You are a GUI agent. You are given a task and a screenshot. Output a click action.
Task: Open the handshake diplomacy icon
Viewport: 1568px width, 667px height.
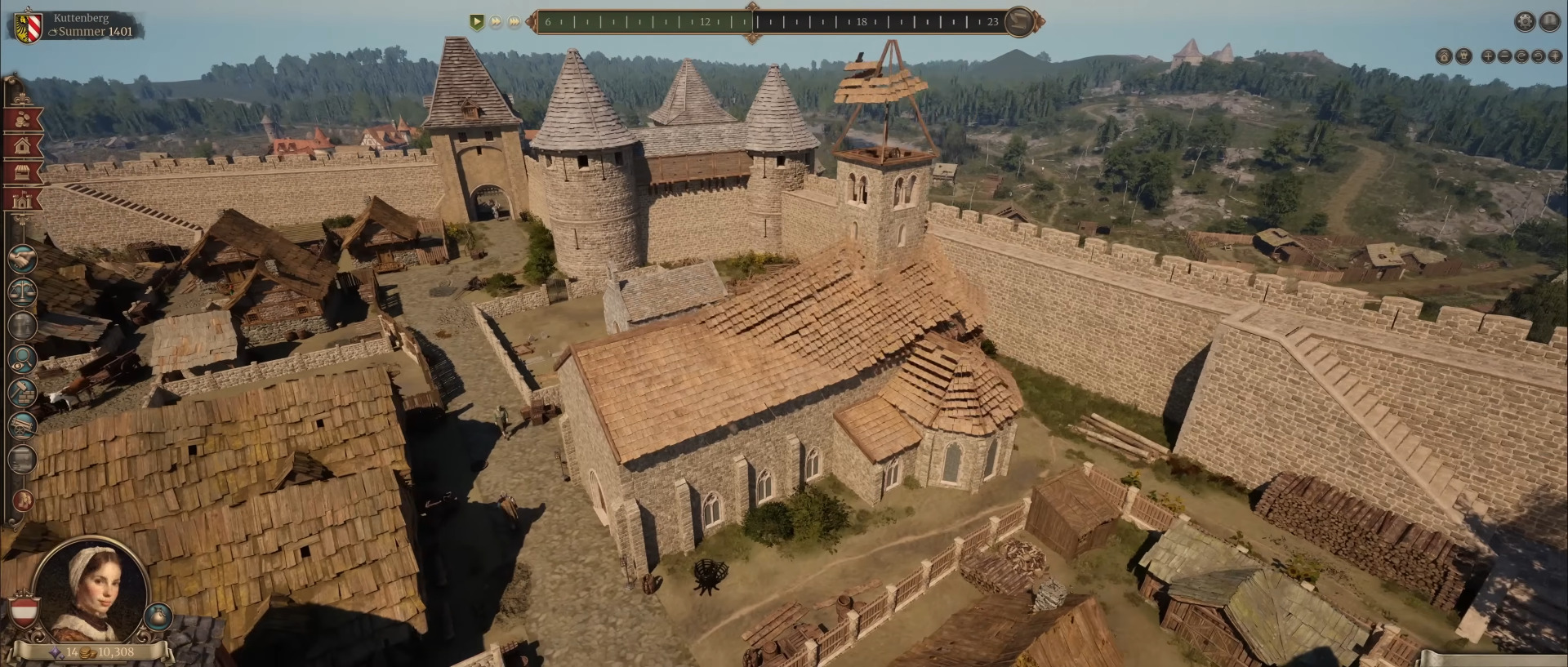click(22, 259)
